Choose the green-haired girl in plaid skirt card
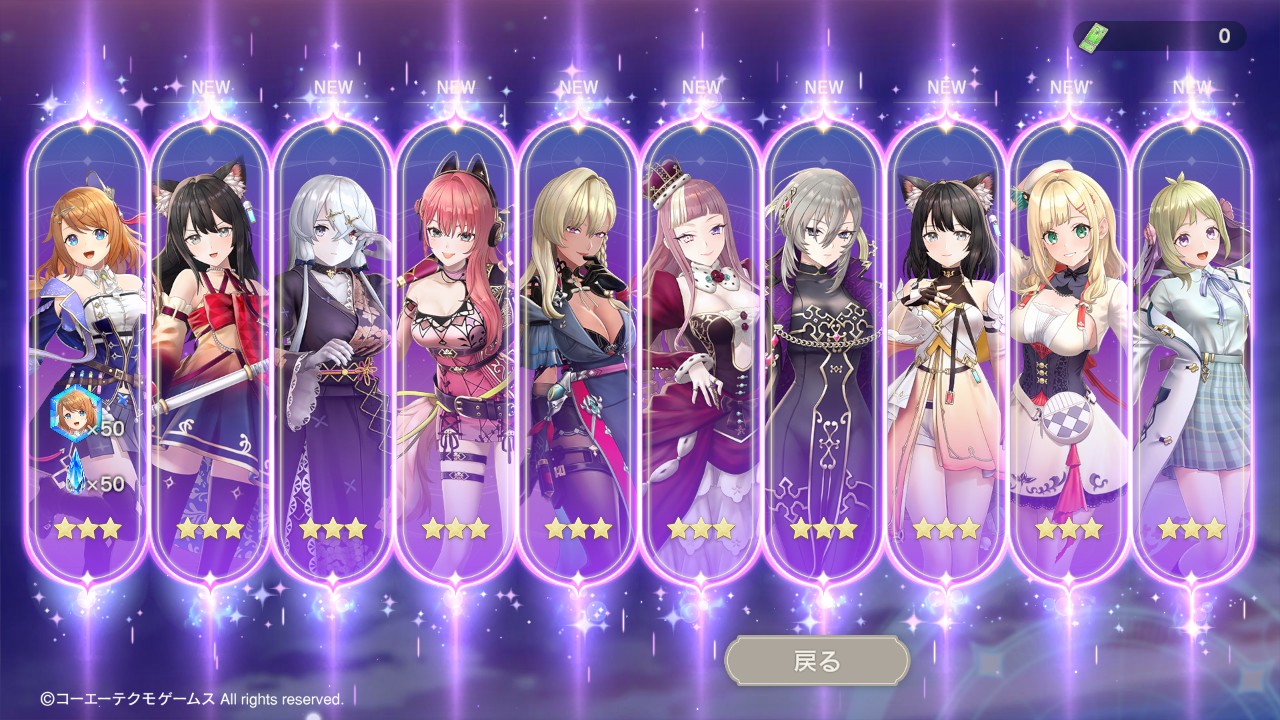The image size is (1280, 720). 1191,340
